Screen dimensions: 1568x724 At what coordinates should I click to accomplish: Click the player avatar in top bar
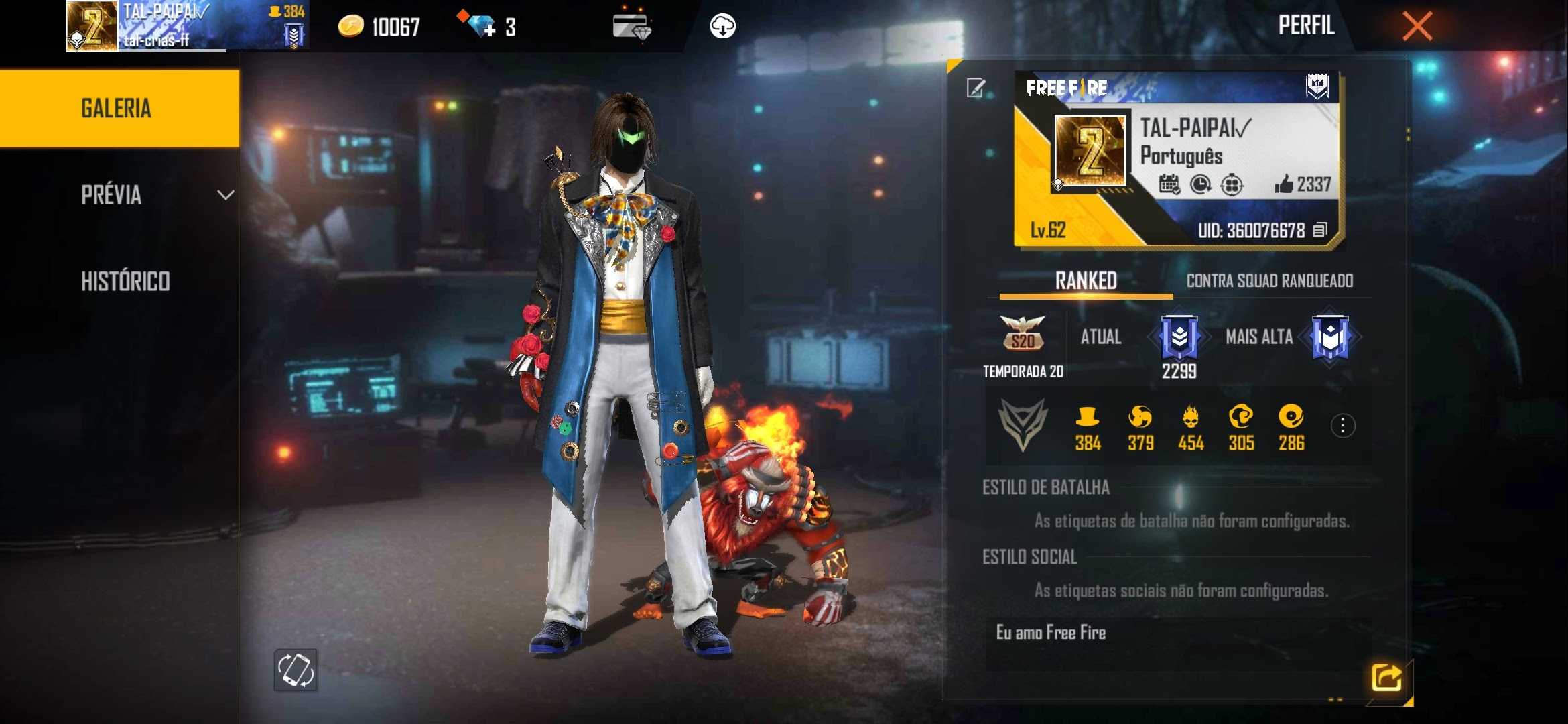point(92,27)
